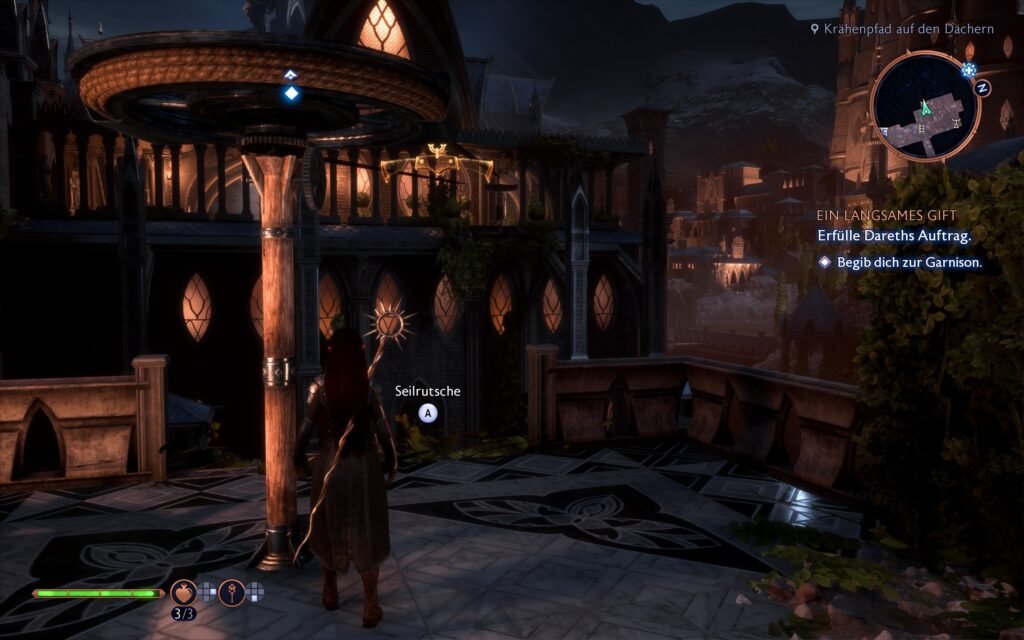Image resolution: width=1024 pixels, height=640 pixels.
Task: Open the circular minimap
Action: pyautogui.click(x=924, y=105)
